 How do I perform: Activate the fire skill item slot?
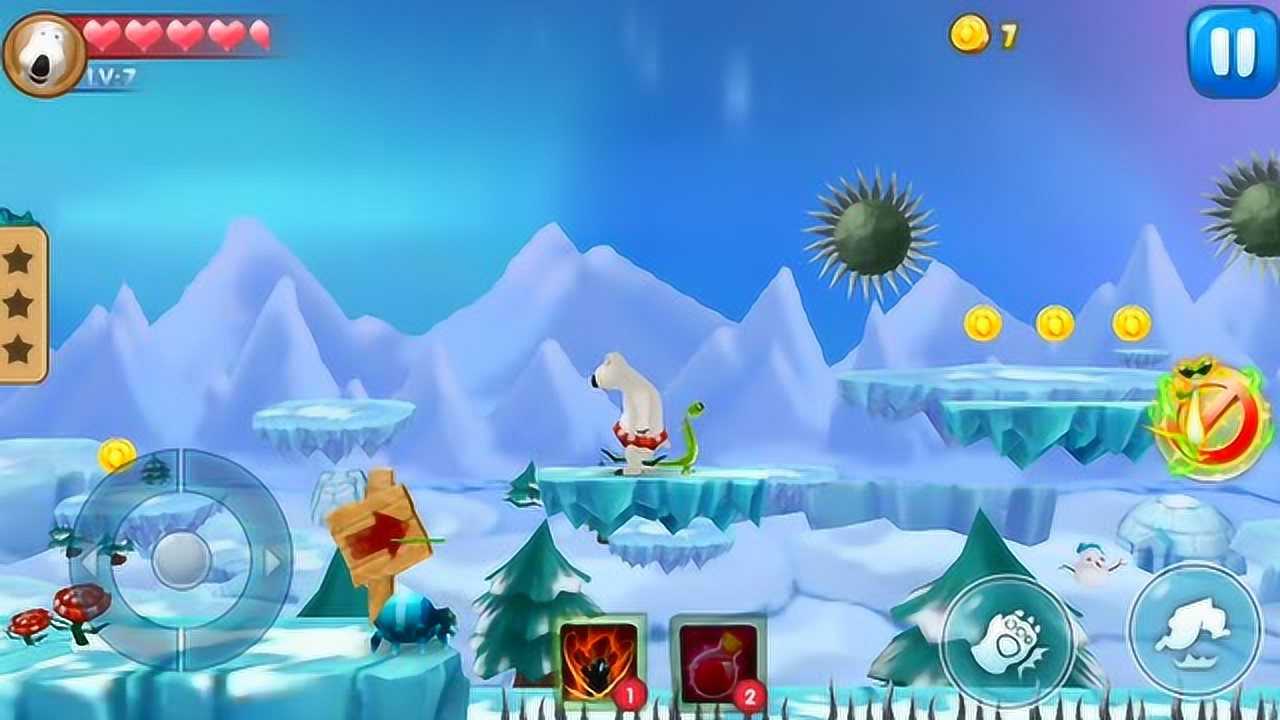[x=600, y=661]
